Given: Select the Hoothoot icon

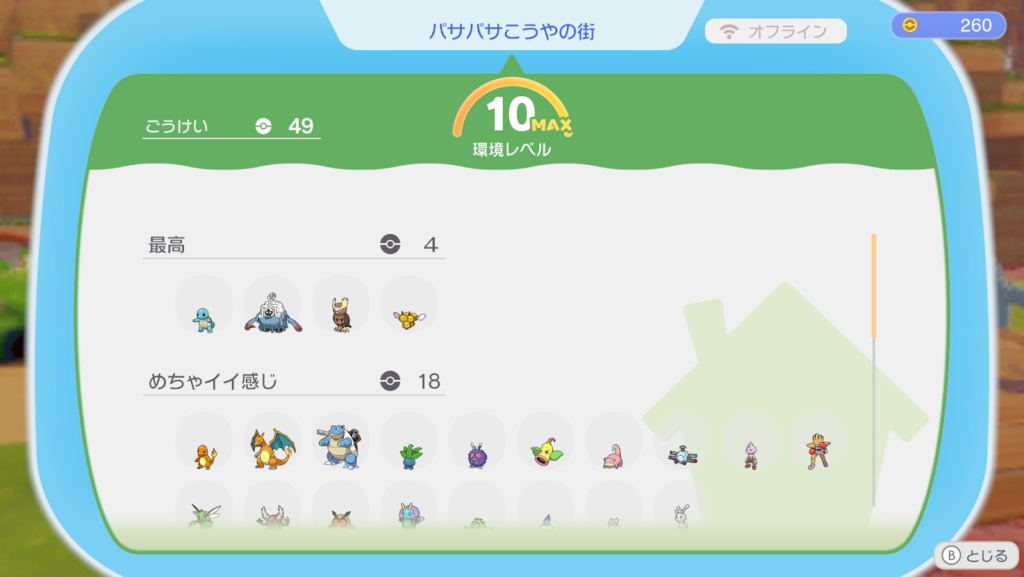Looking at the screenshot, I should [340, 520].
